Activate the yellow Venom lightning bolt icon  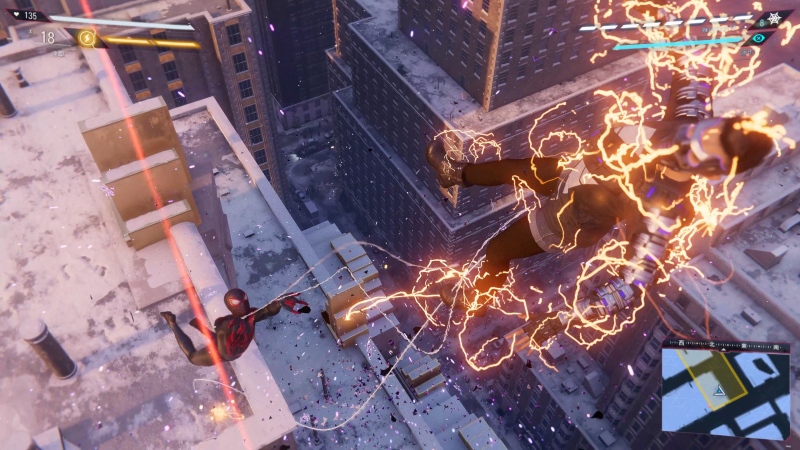(87, 38)
